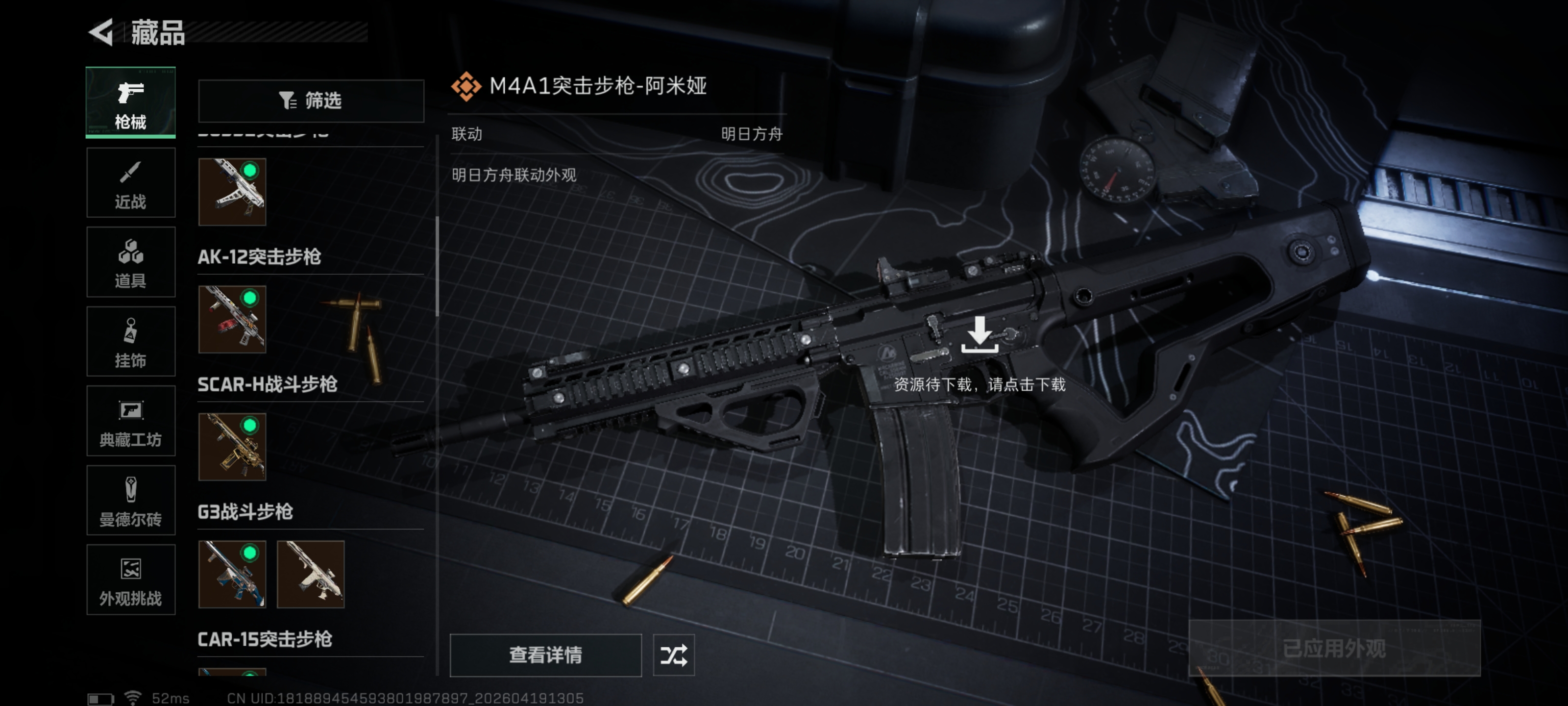The height and width of the screenshot is (706, 1568).
Task: Choose the white skin thumbnail above CAR-15突击步枪
Action: click(311, 575)
